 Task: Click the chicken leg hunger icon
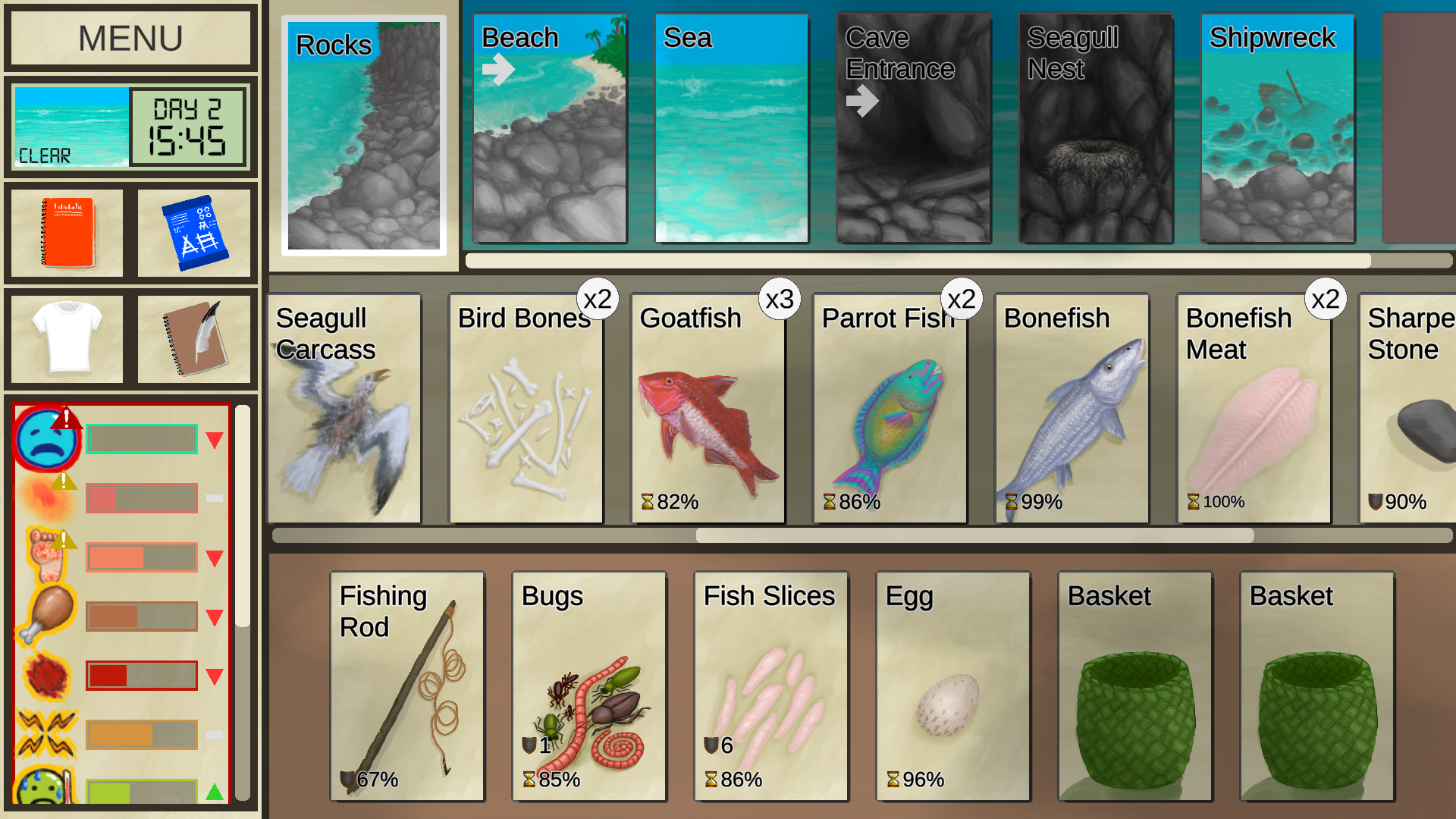tap(45, 613)
